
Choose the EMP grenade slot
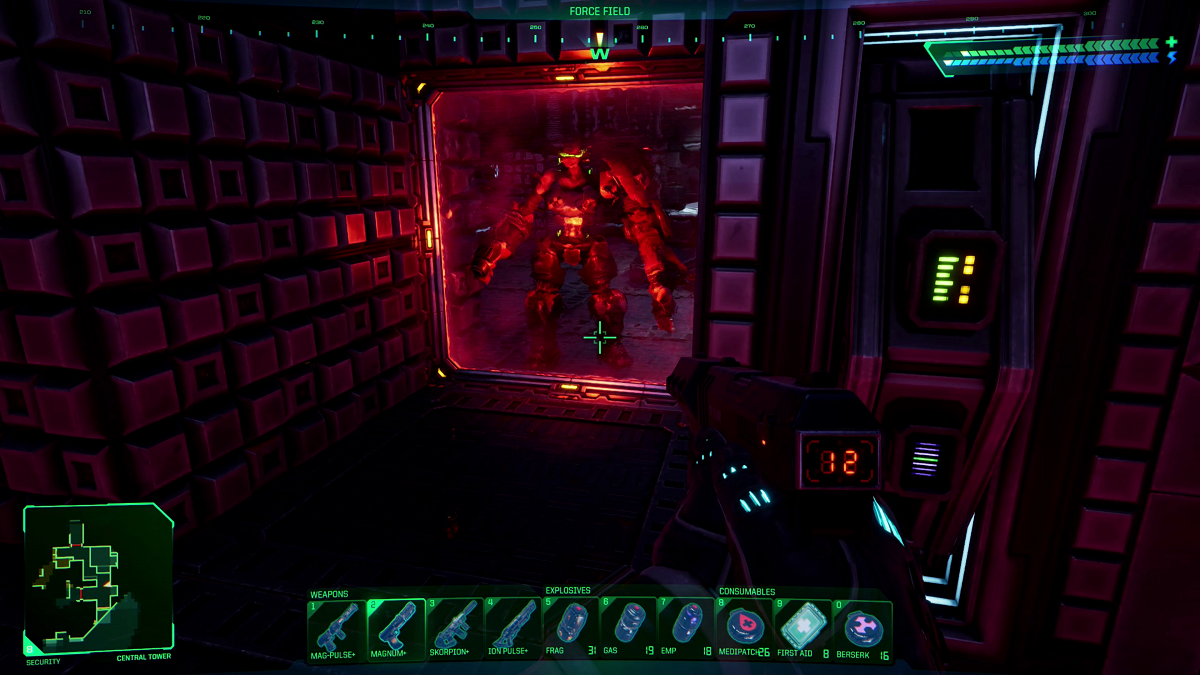tap(687, 628)
